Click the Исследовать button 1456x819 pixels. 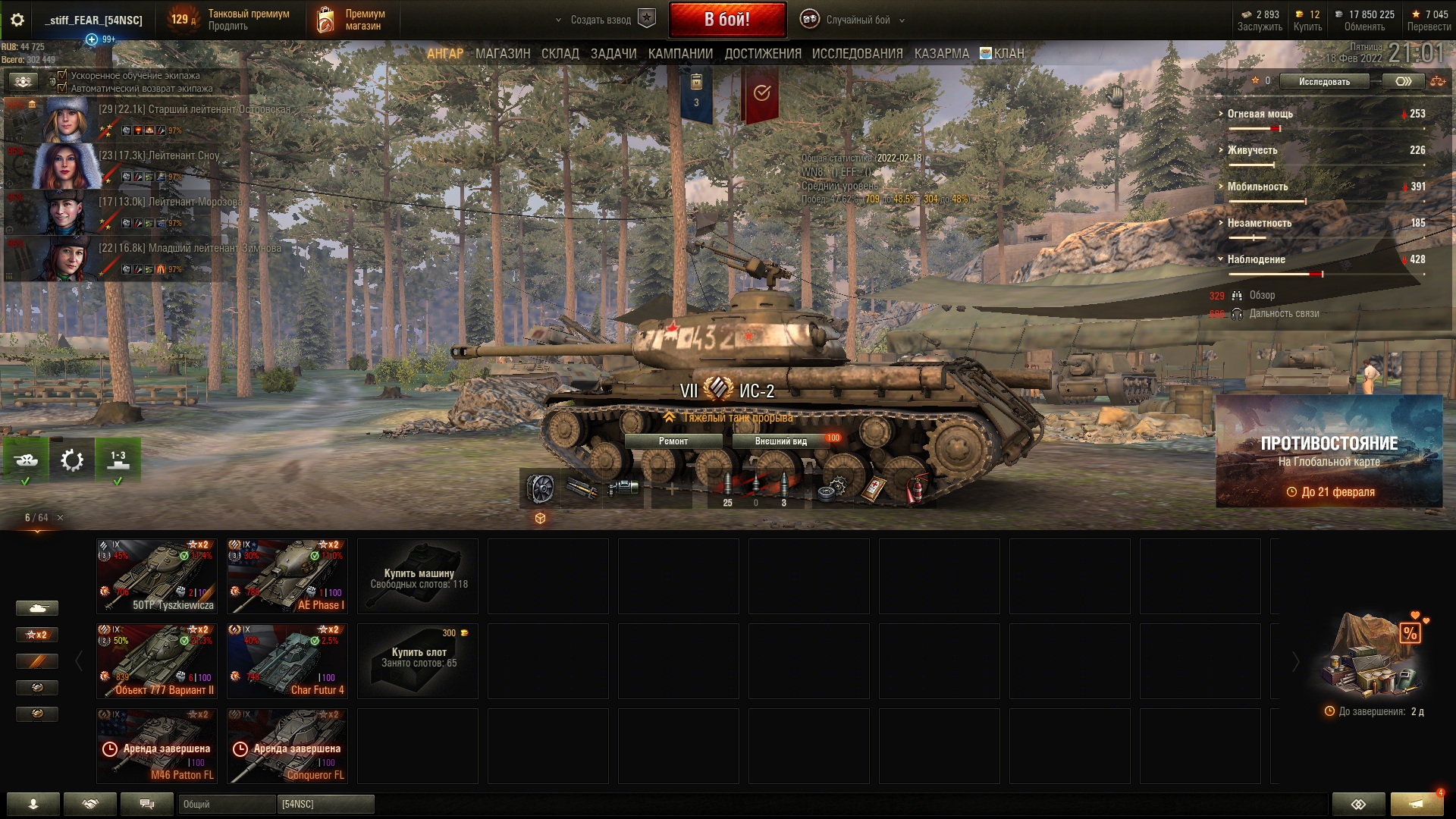coord(1324,81)
